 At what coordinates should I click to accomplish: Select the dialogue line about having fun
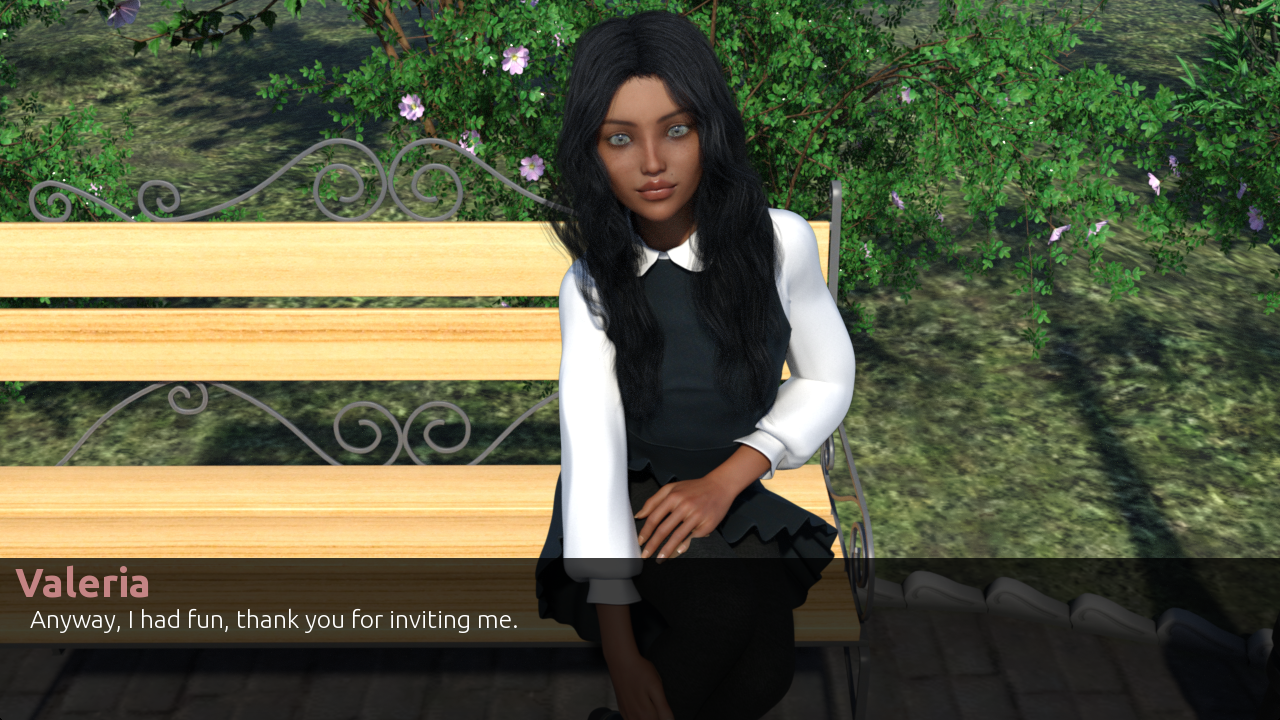(274, 619)
